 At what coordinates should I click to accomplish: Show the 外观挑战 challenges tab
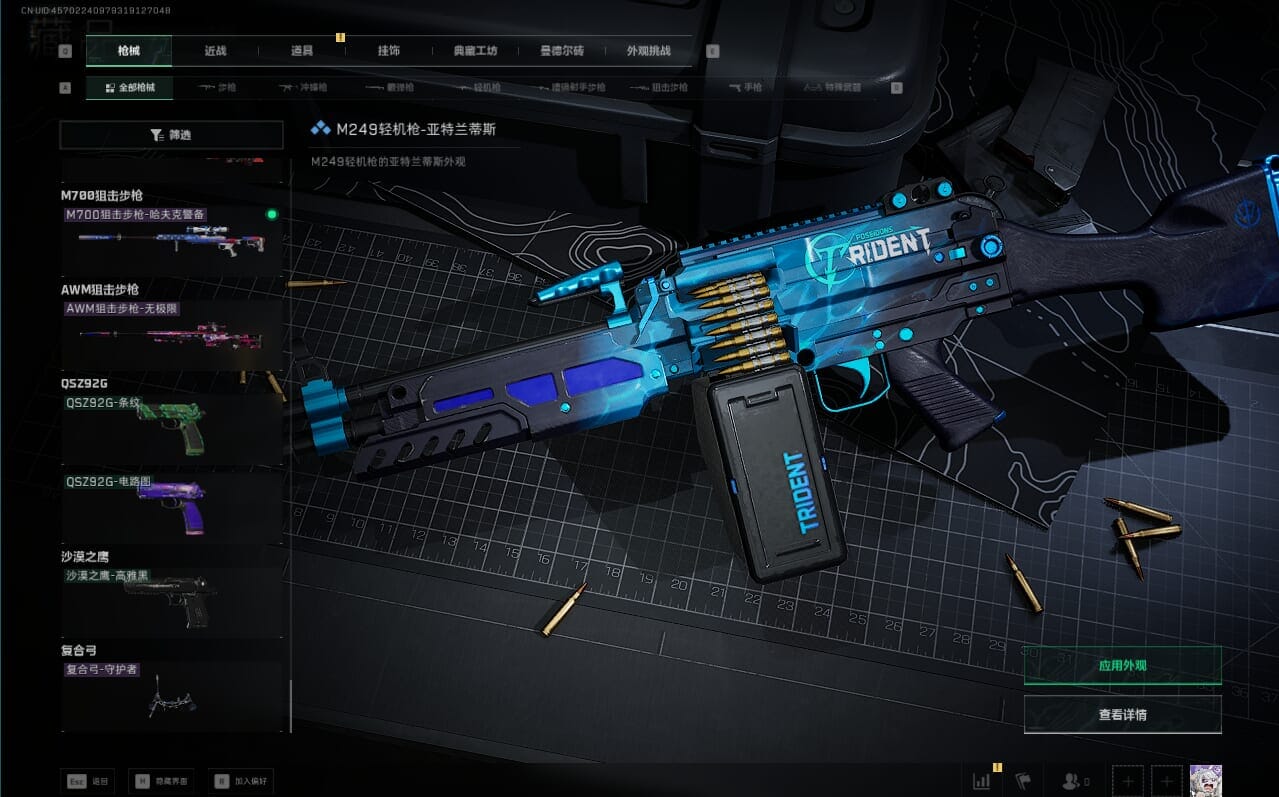648,51
